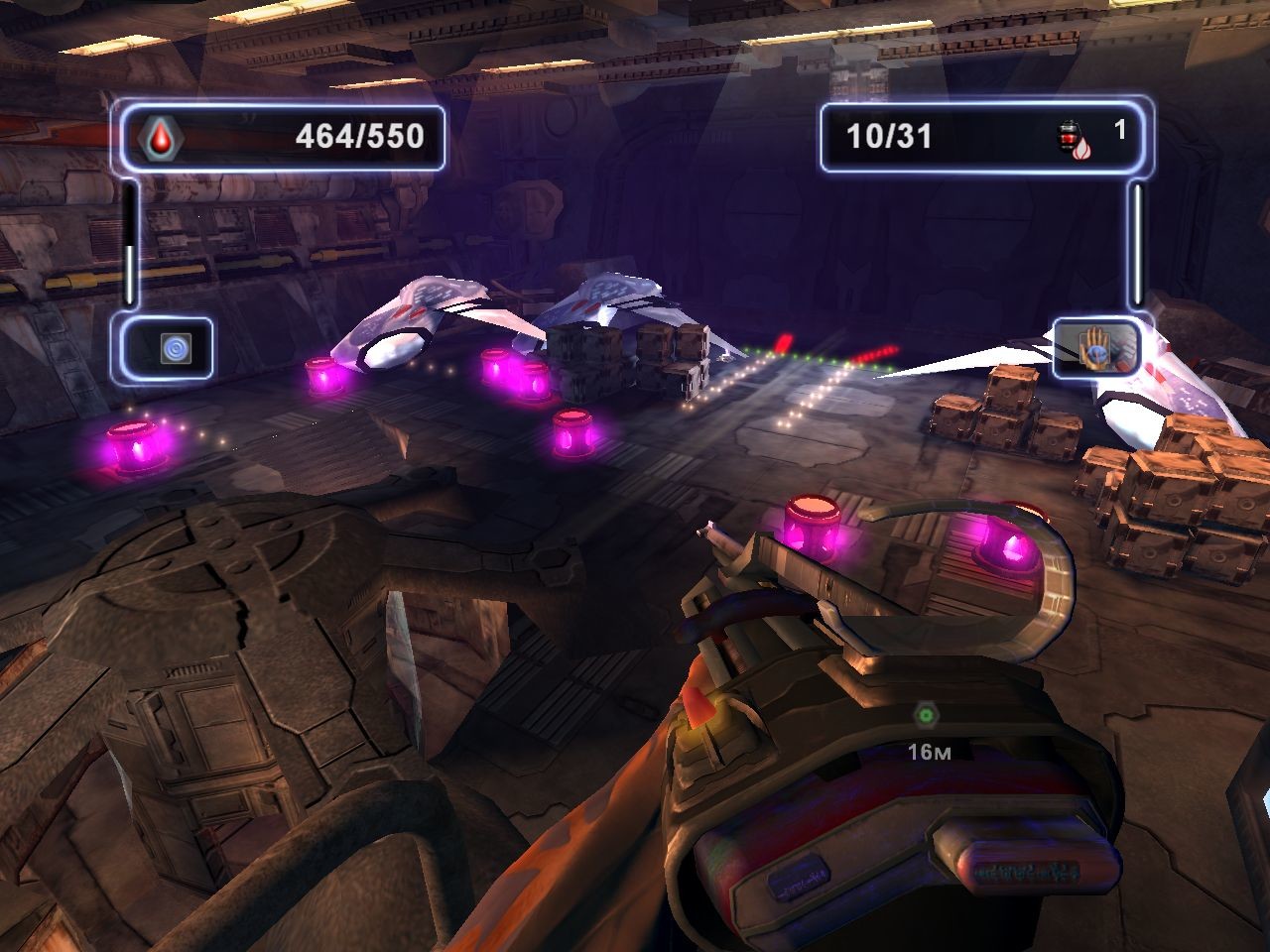The height and width of the screenshot is (952, 1270).
Task: Activate the hand power icon
Action: coord(1096,347)
